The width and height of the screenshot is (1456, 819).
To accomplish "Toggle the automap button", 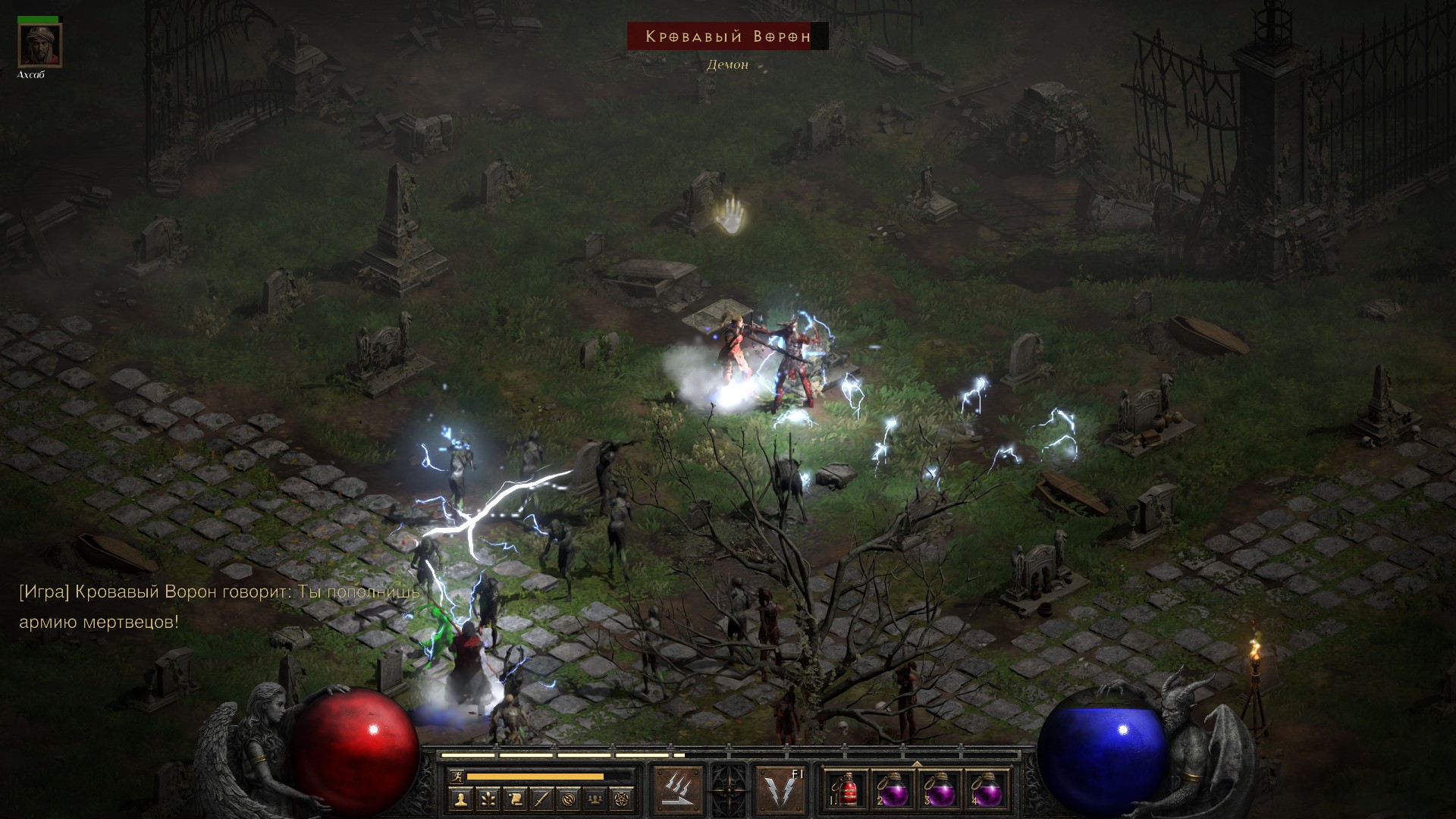I will click(x=569, y=799).
